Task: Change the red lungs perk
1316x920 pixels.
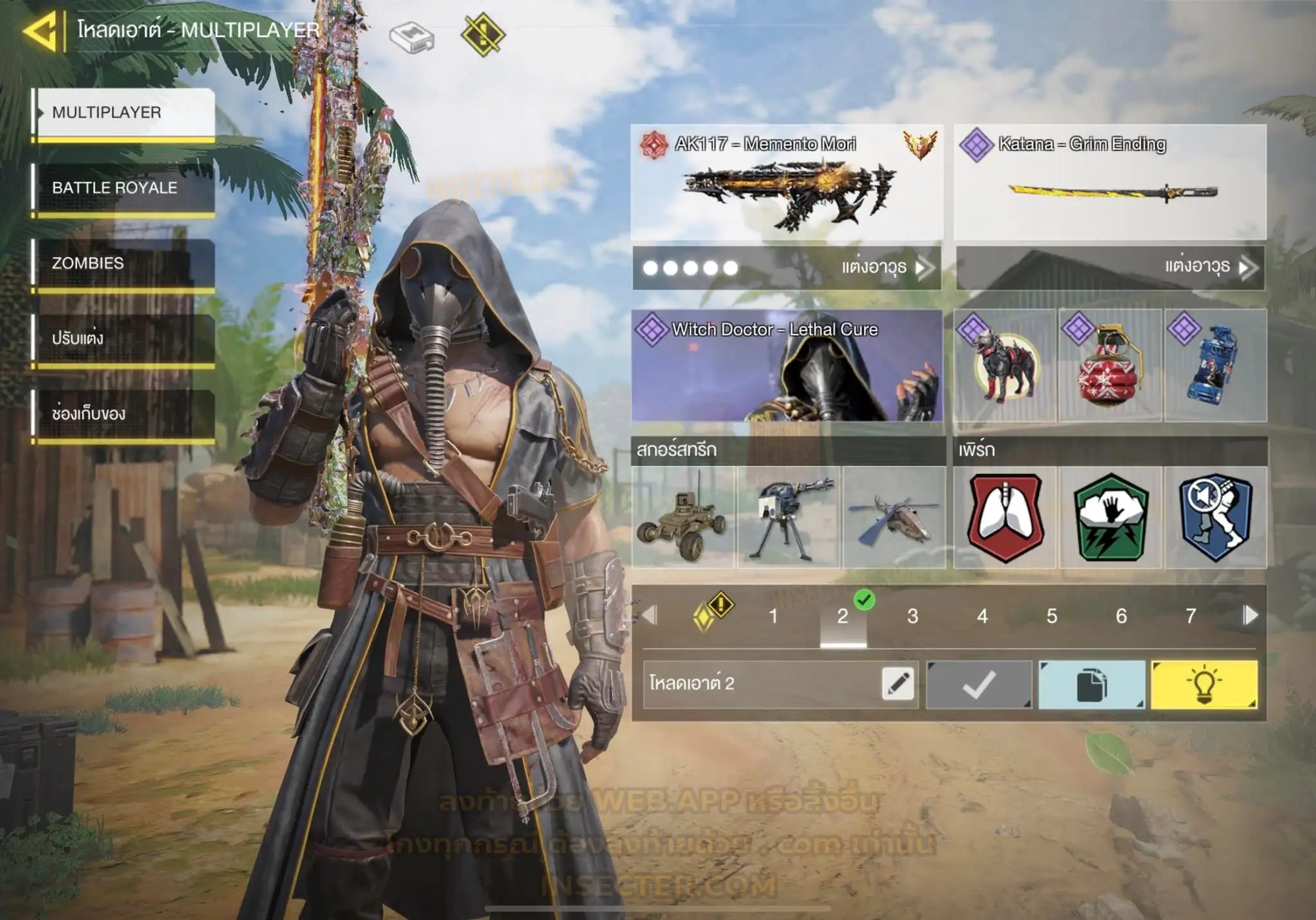Action: click(1005, 518)
